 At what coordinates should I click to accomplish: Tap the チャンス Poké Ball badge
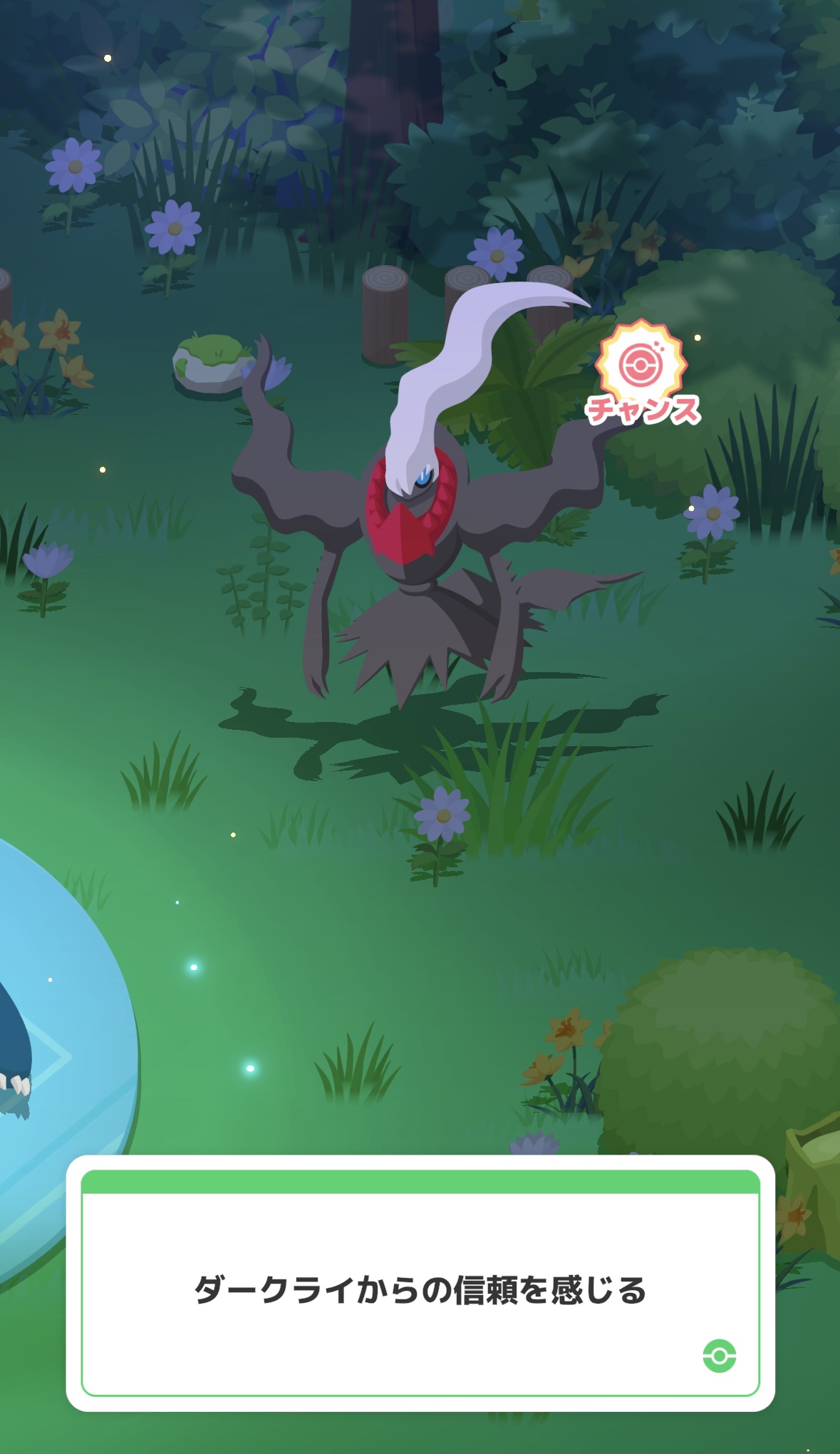pos(642,373)
